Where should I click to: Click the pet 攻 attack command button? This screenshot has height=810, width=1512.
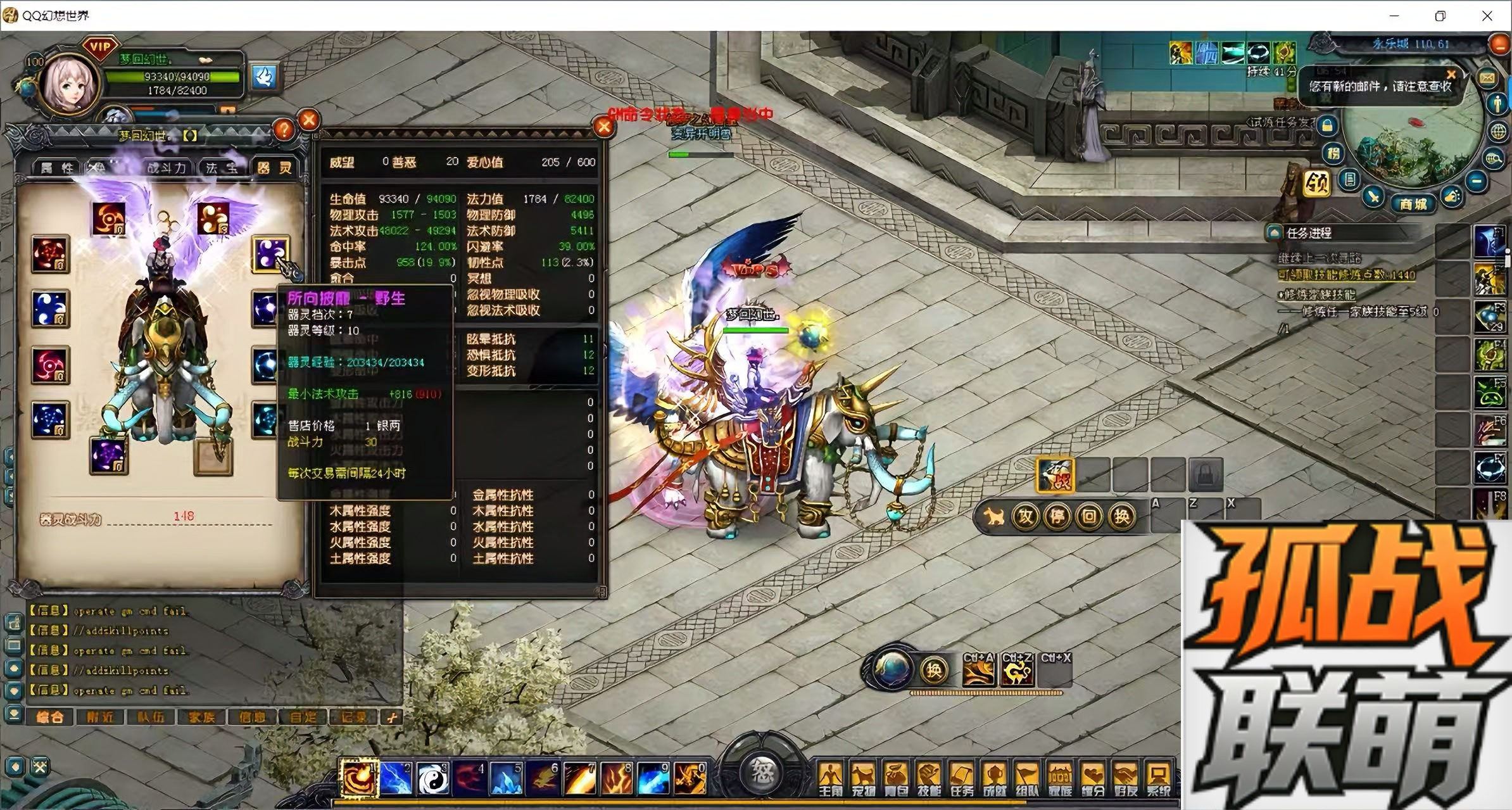1025,517
